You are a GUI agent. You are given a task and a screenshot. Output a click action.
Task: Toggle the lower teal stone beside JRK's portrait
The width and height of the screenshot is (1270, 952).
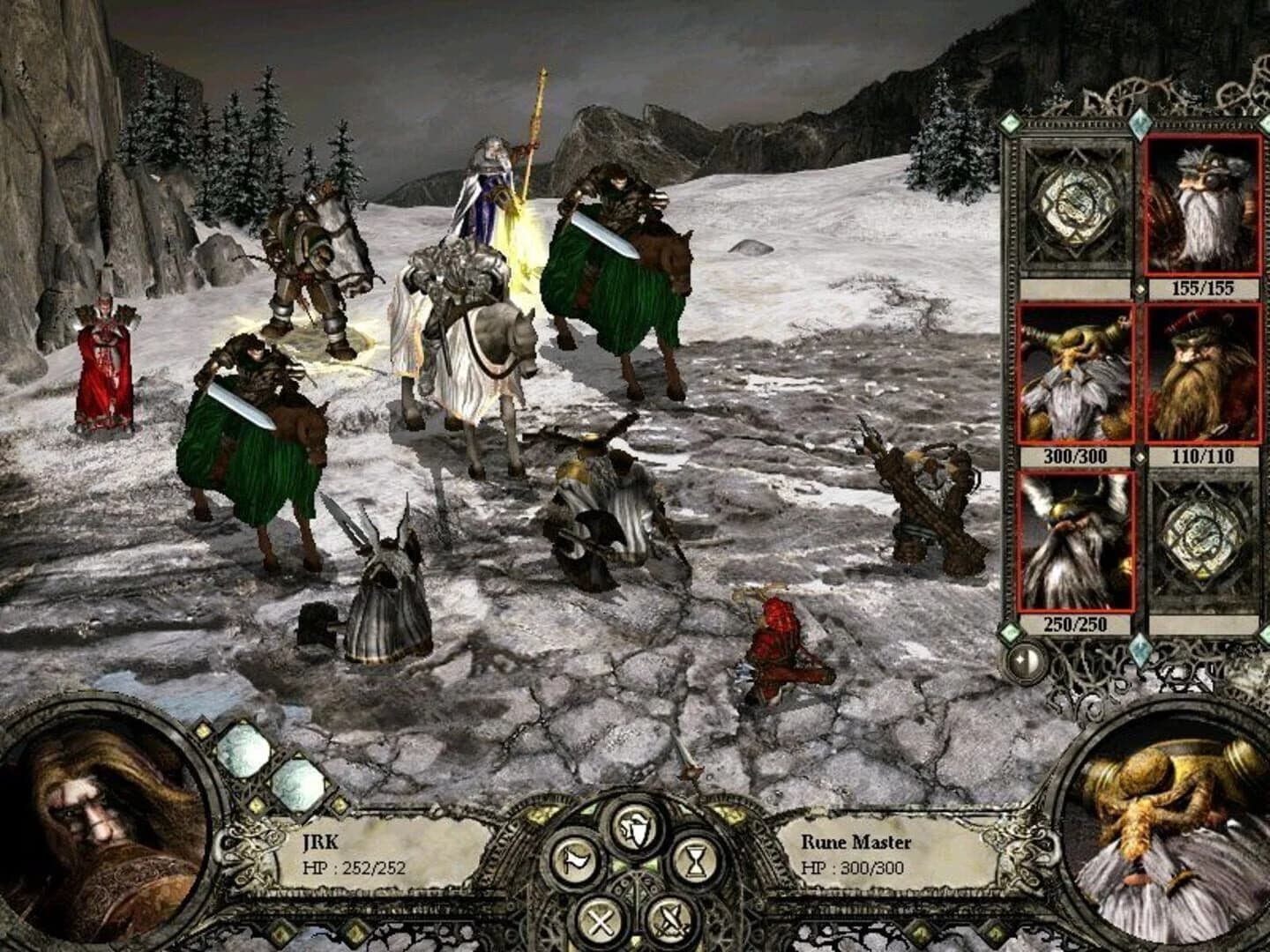[x=298, y=787]
